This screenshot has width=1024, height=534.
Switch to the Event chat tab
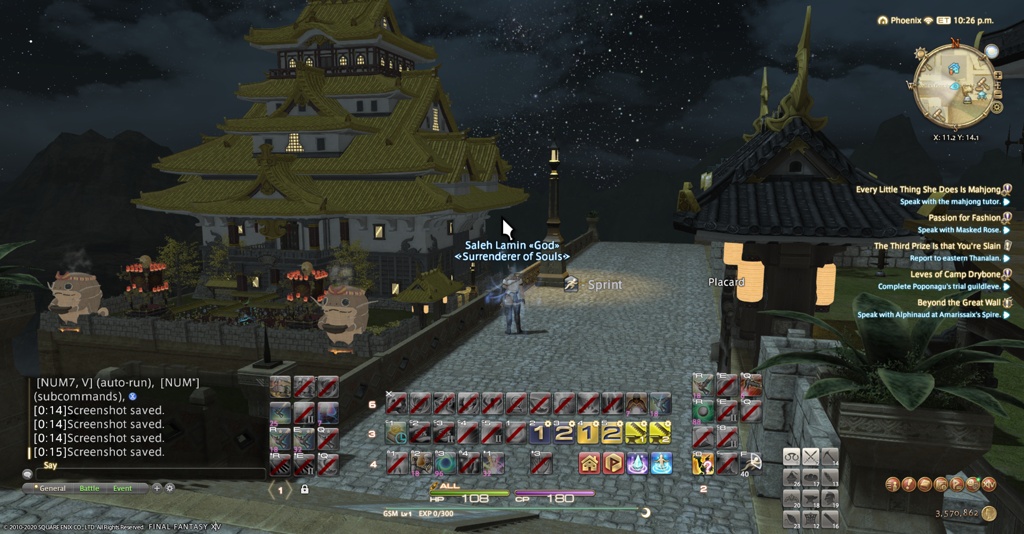coord(122,488)
